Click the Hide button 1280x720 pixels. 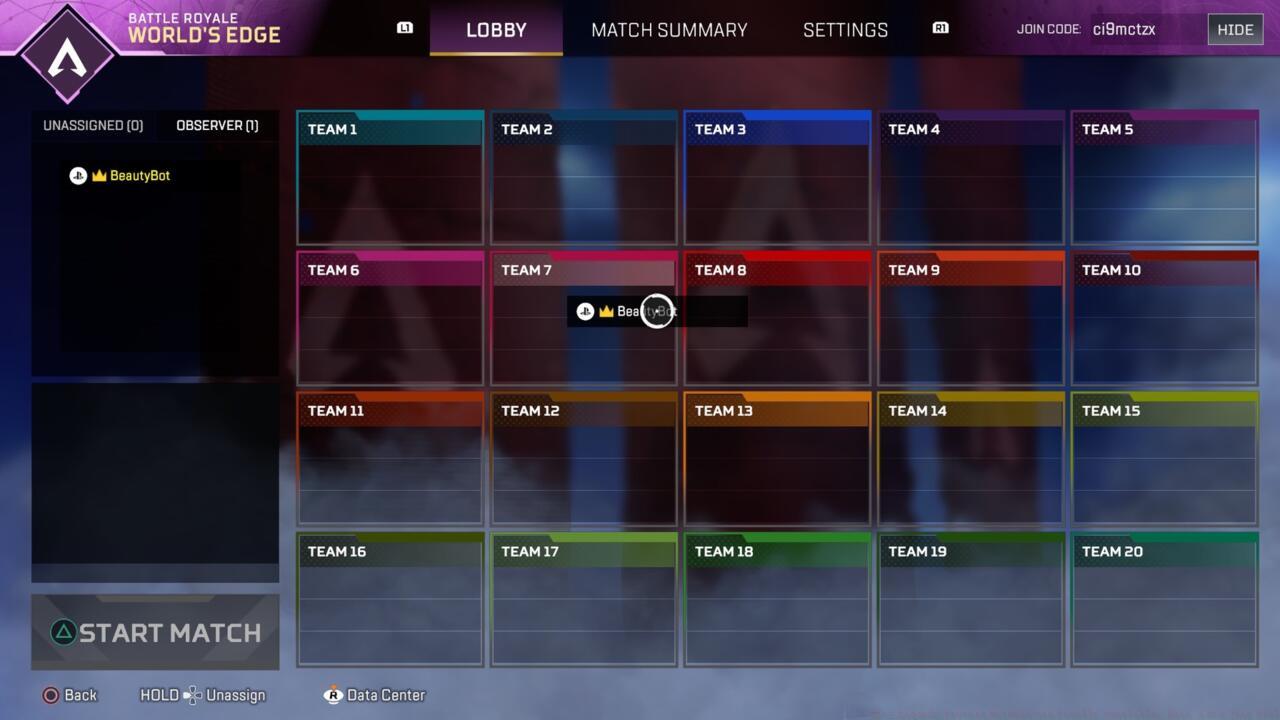click(x=1235, y=29)
